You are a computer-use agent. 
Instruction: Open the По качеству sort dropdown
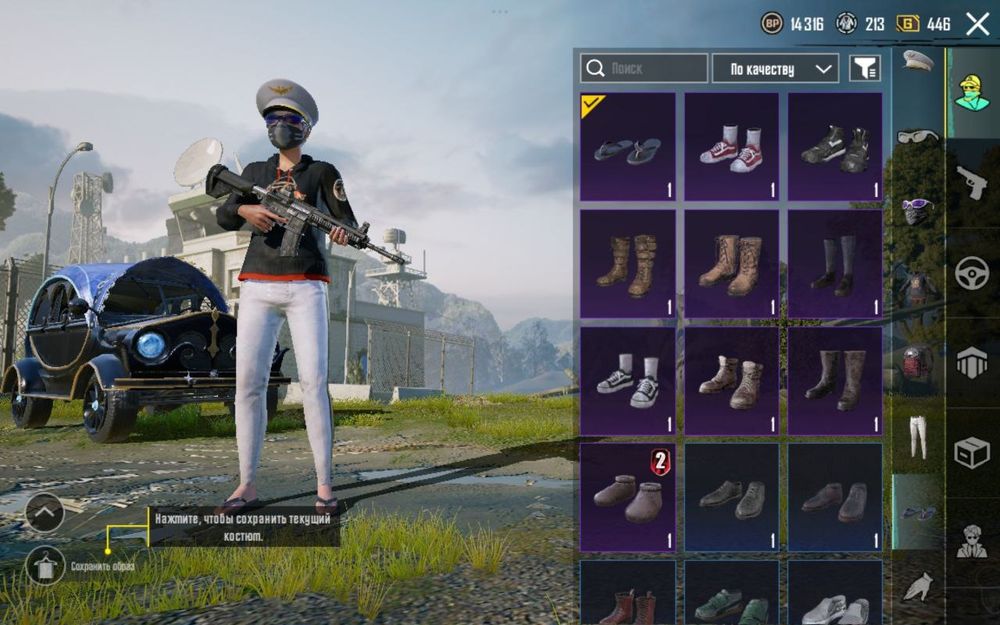tap(775, 68)
